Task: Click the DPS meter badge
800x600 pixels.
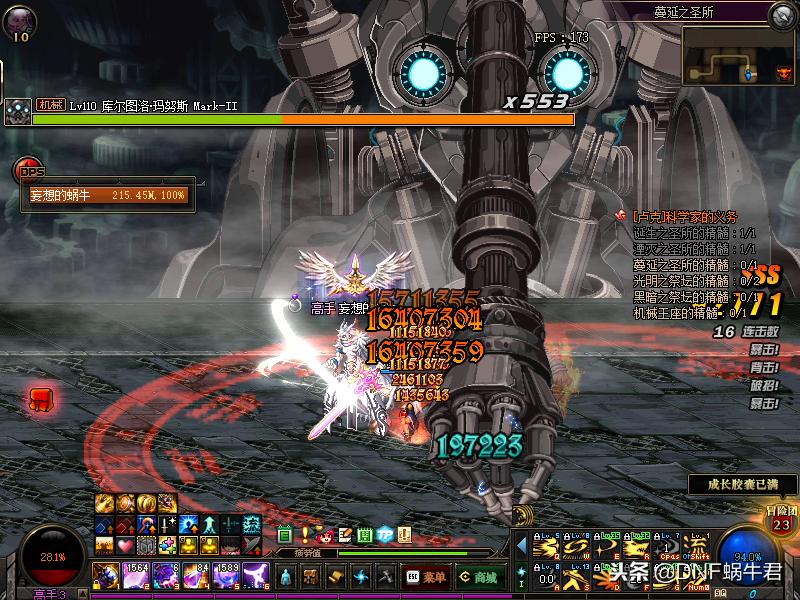Action: click(32, 171)
